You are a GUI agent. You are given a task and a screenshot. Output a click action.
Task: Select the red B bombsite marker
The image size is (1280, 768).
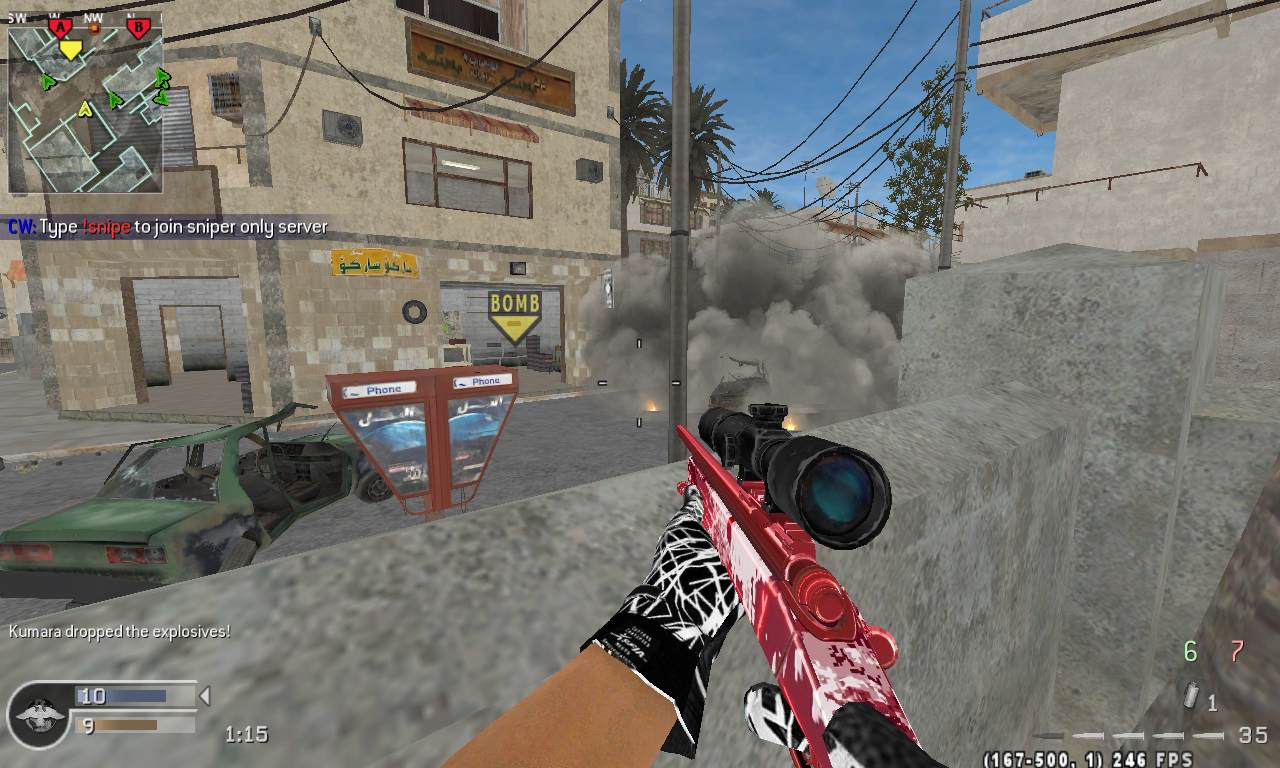(139, 27)
